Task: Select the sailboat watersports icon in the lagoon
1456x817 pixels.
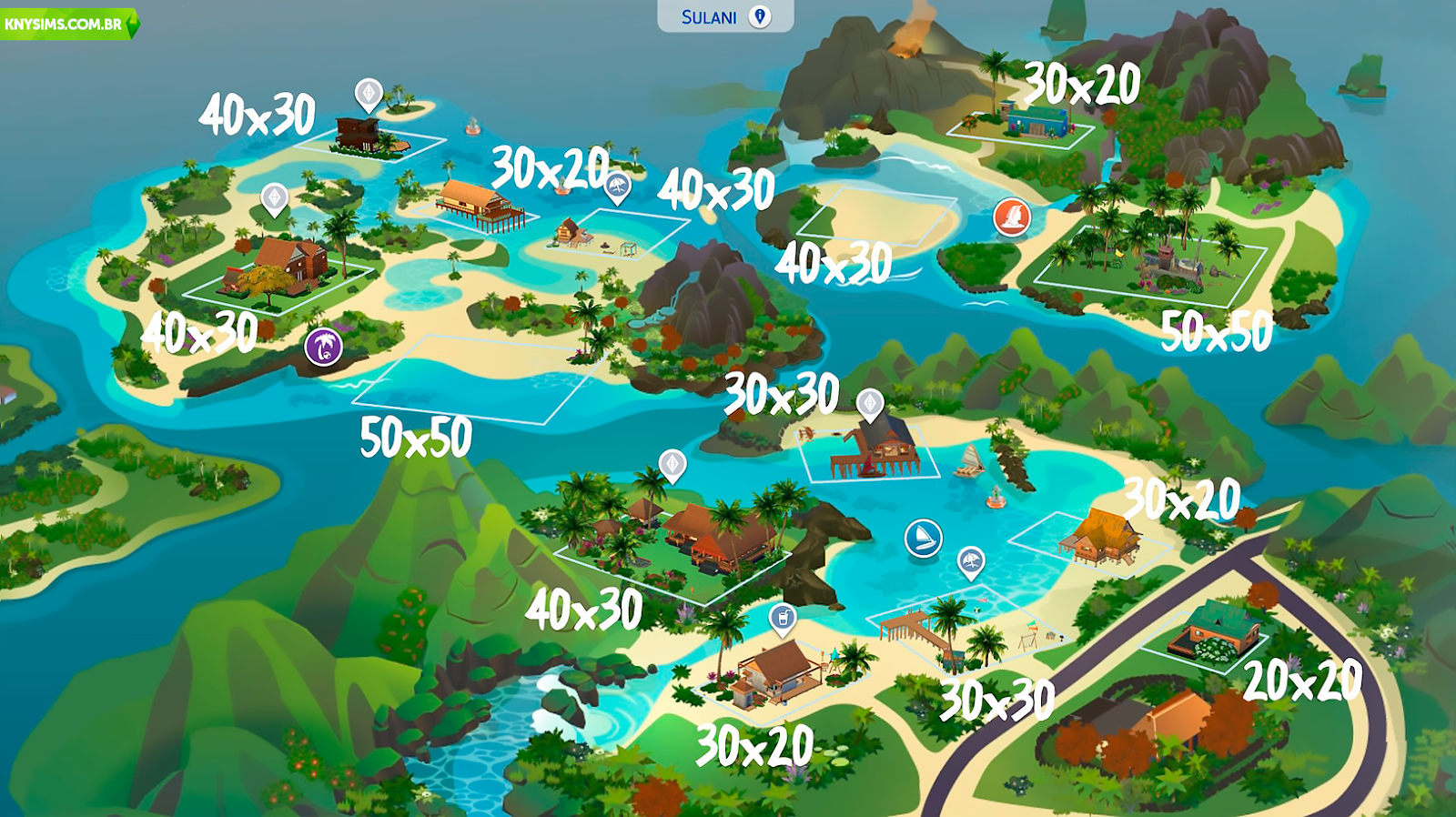Action: (922, 538)
